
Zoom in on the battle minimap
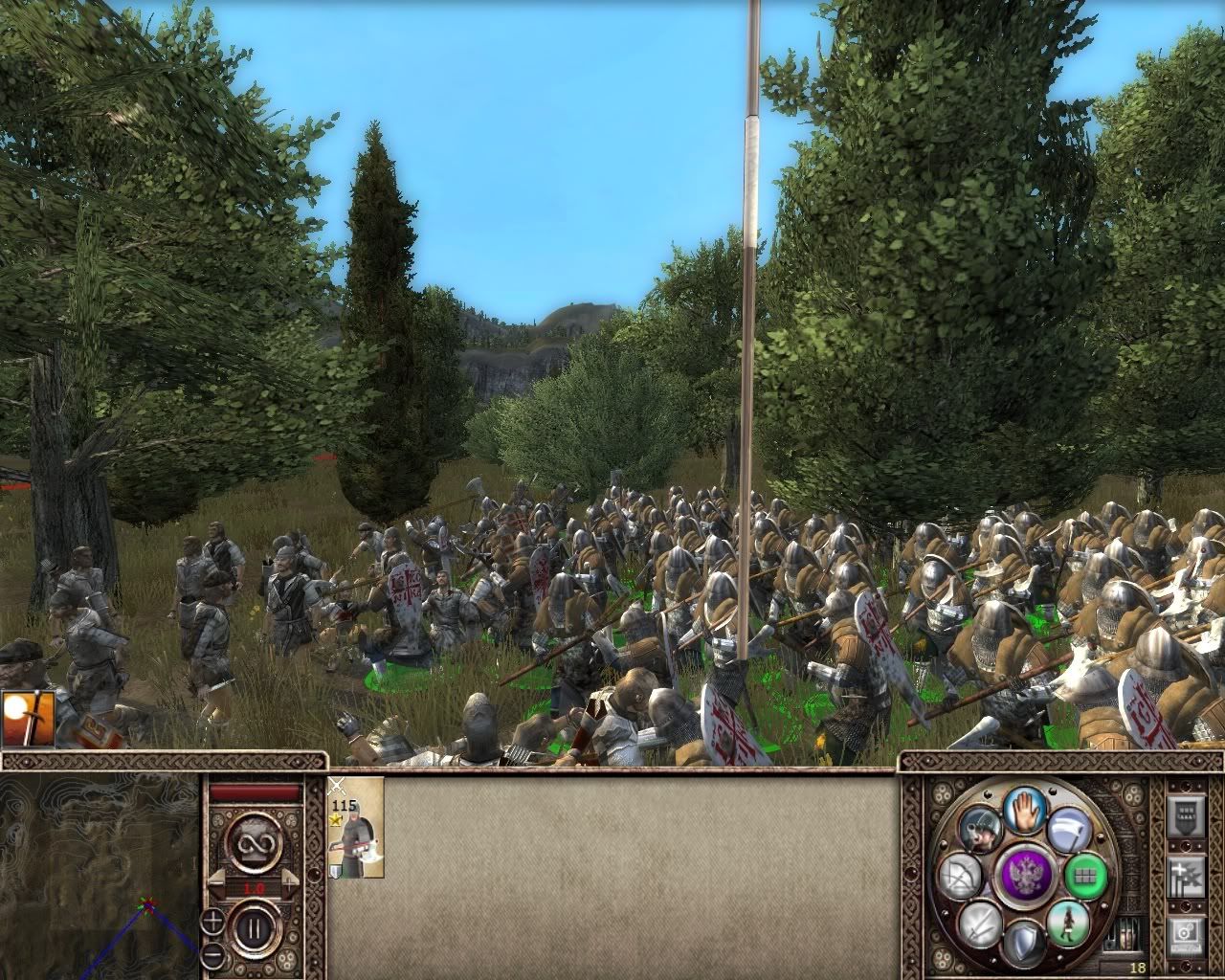pos(212,924)
